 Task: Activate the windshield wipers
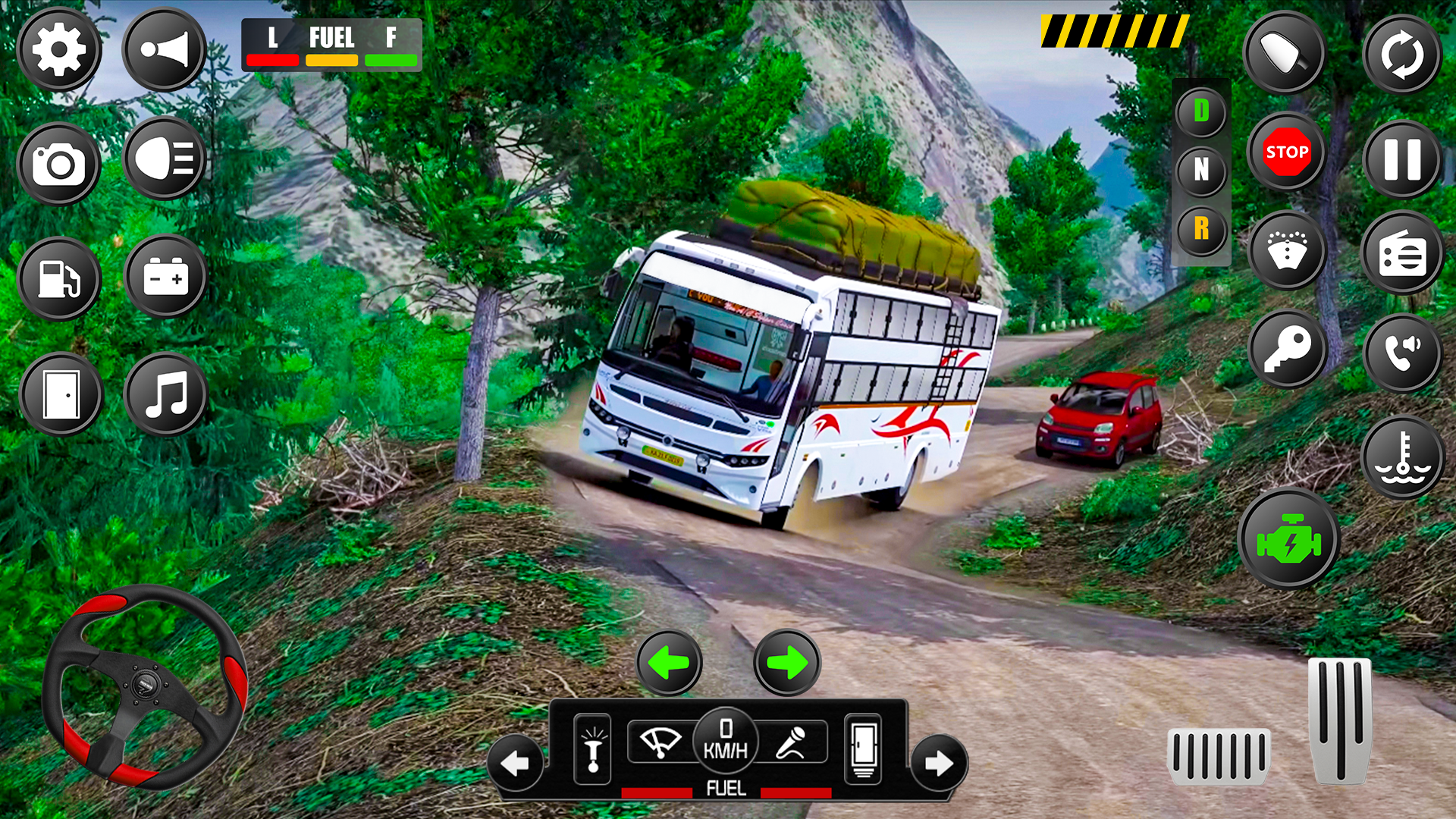[x=658, y=742]
